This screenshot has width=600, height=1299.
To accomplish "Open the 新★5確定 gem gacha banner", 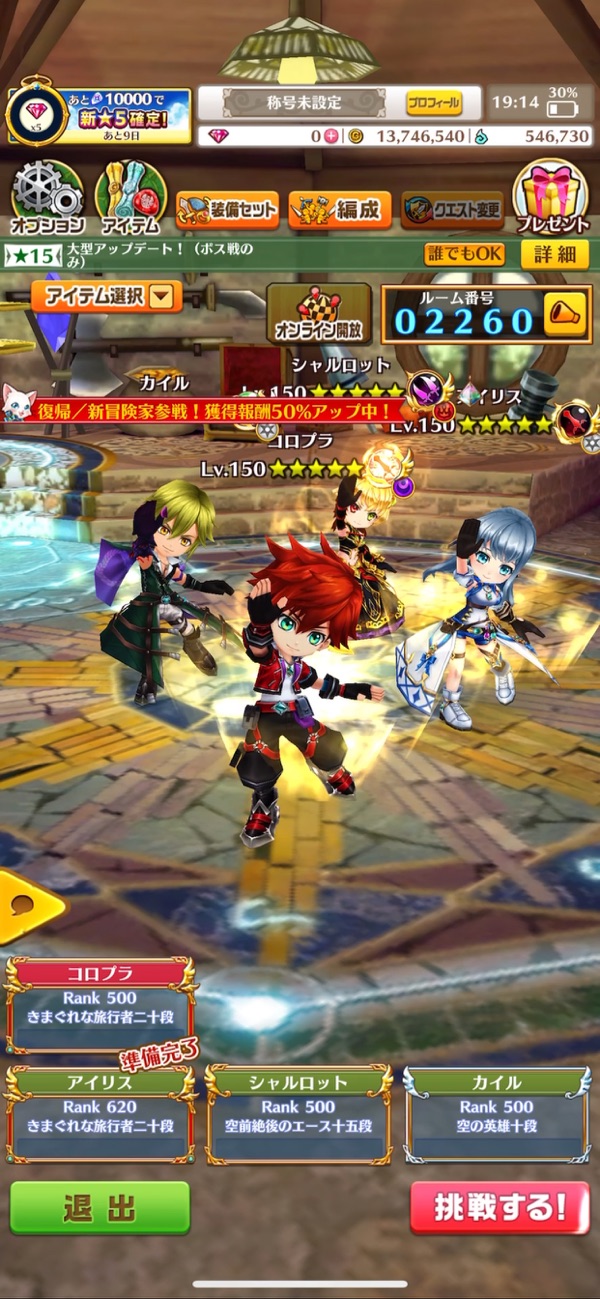I will coord(100,116).
